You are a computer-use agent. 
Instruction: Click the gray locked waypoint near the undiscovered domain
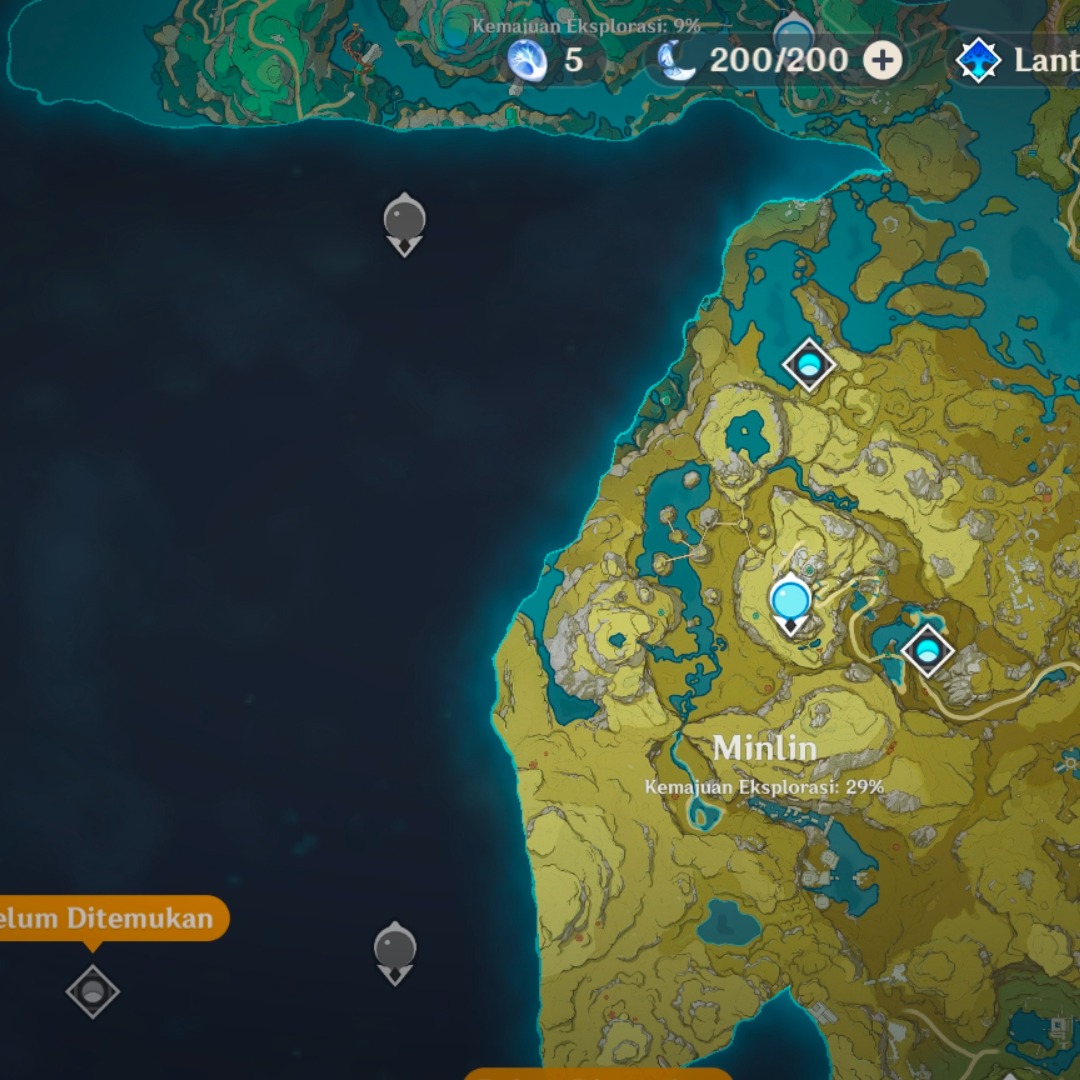pos(395,950)
